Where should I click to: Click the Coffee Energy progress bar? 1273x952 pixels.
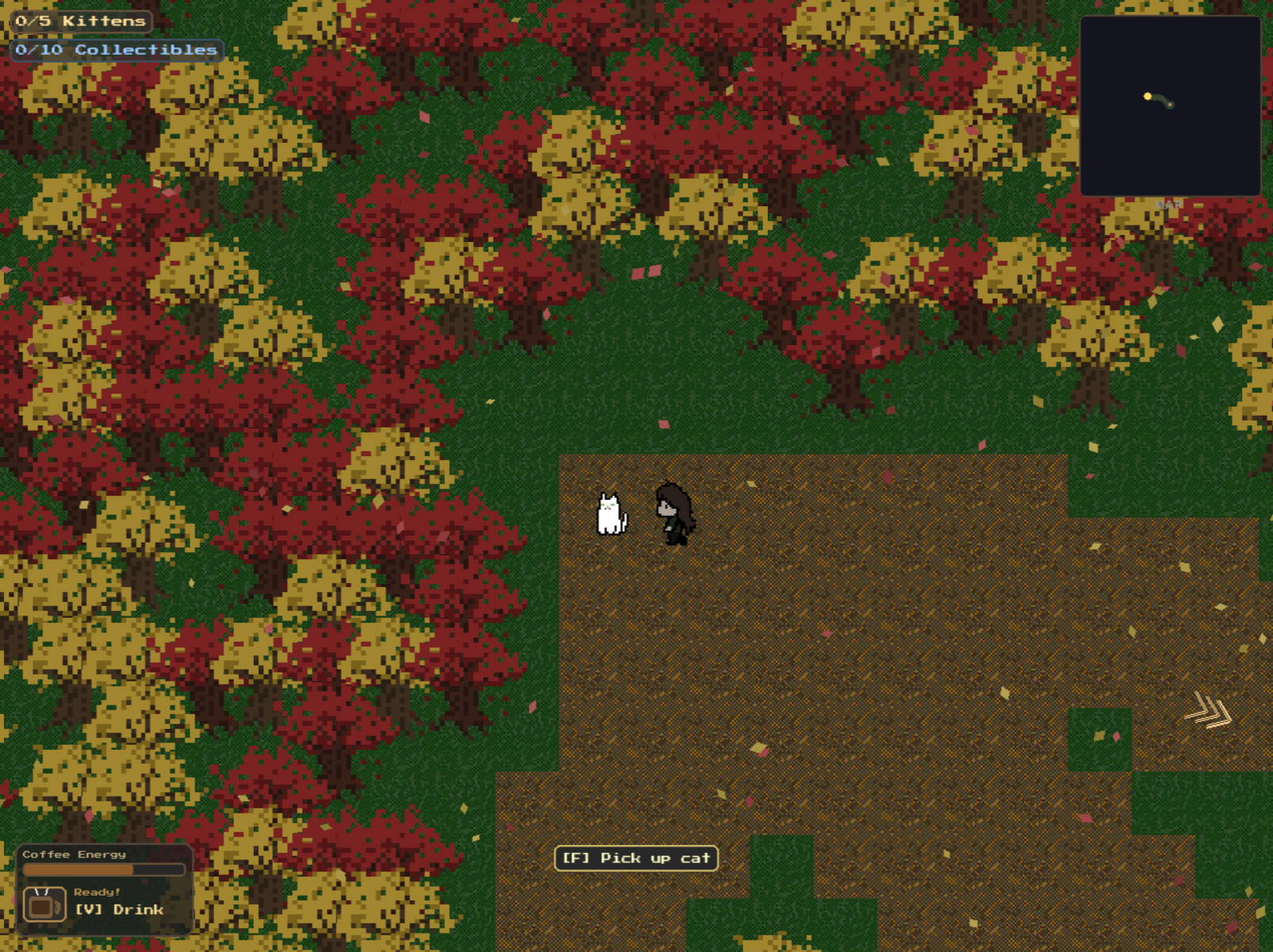(x=103, y=870)
